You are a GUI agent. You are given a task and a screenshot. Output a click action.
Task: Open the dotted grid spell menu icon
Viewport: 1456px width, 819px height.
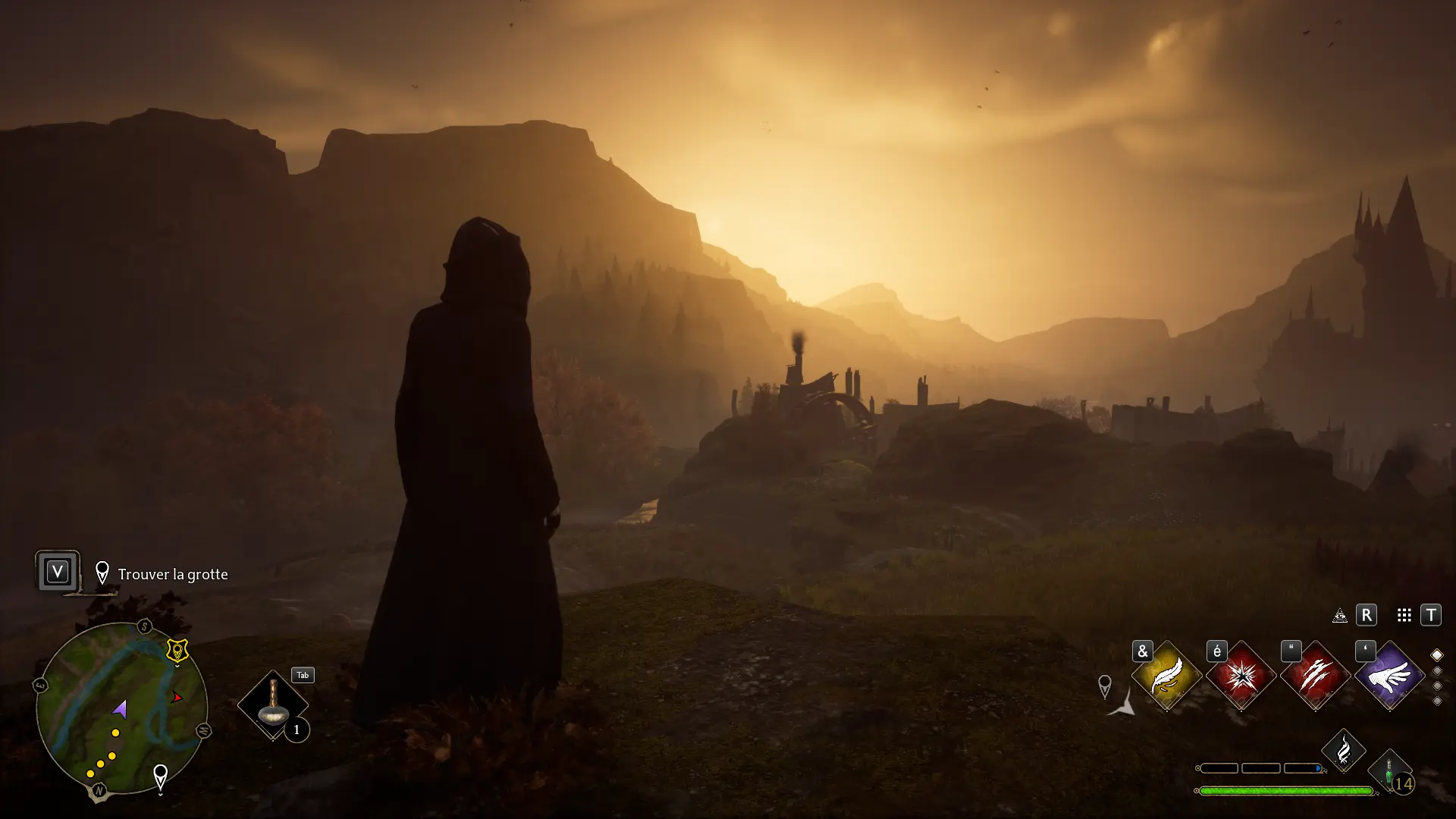[1404, 616]
